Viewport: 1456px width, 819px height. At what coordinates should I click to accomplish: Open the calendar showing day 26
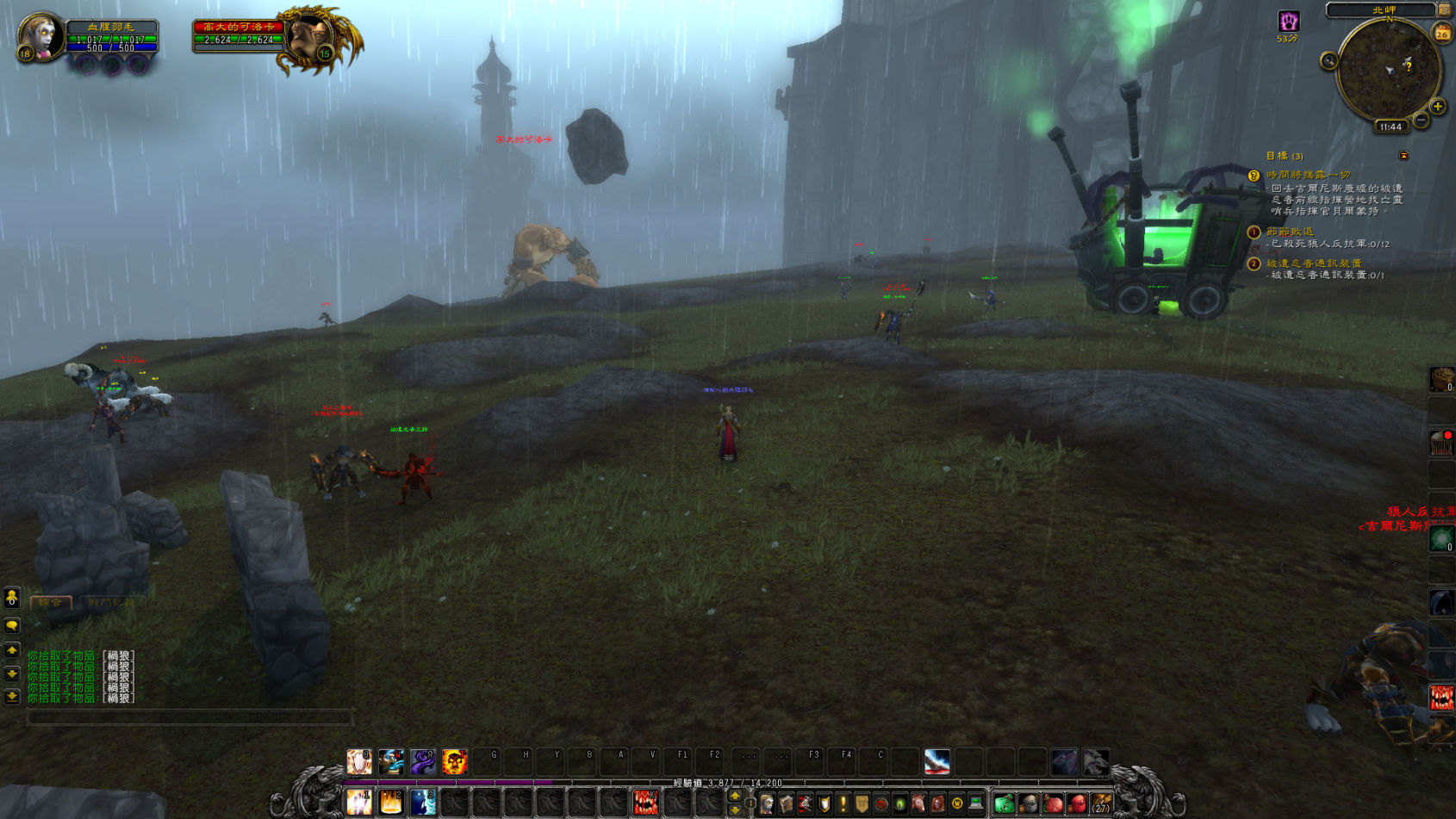point(1441,34)
